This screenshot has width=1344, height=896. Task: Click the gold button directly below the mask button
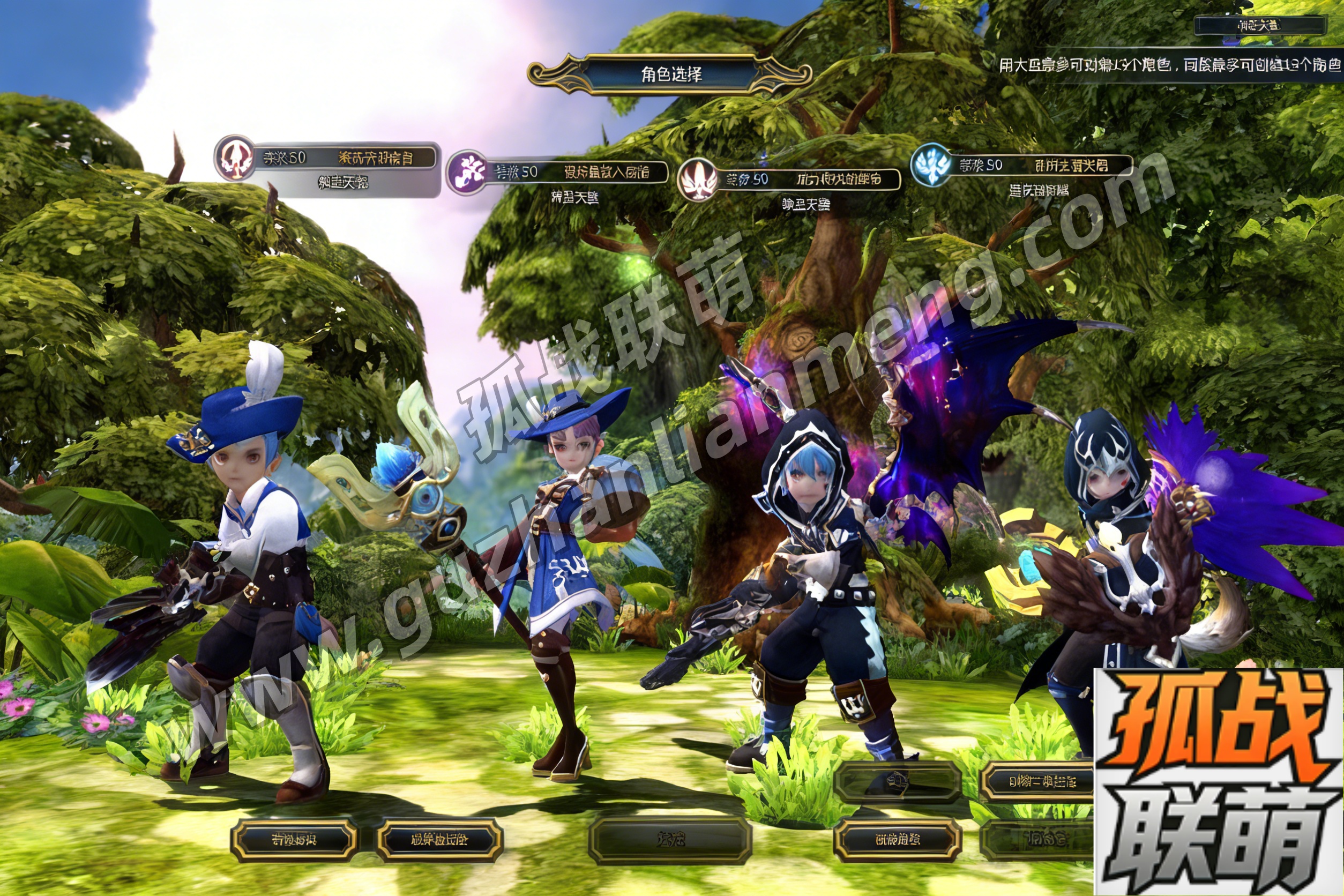pyautogui.click(x=897, y=839)
